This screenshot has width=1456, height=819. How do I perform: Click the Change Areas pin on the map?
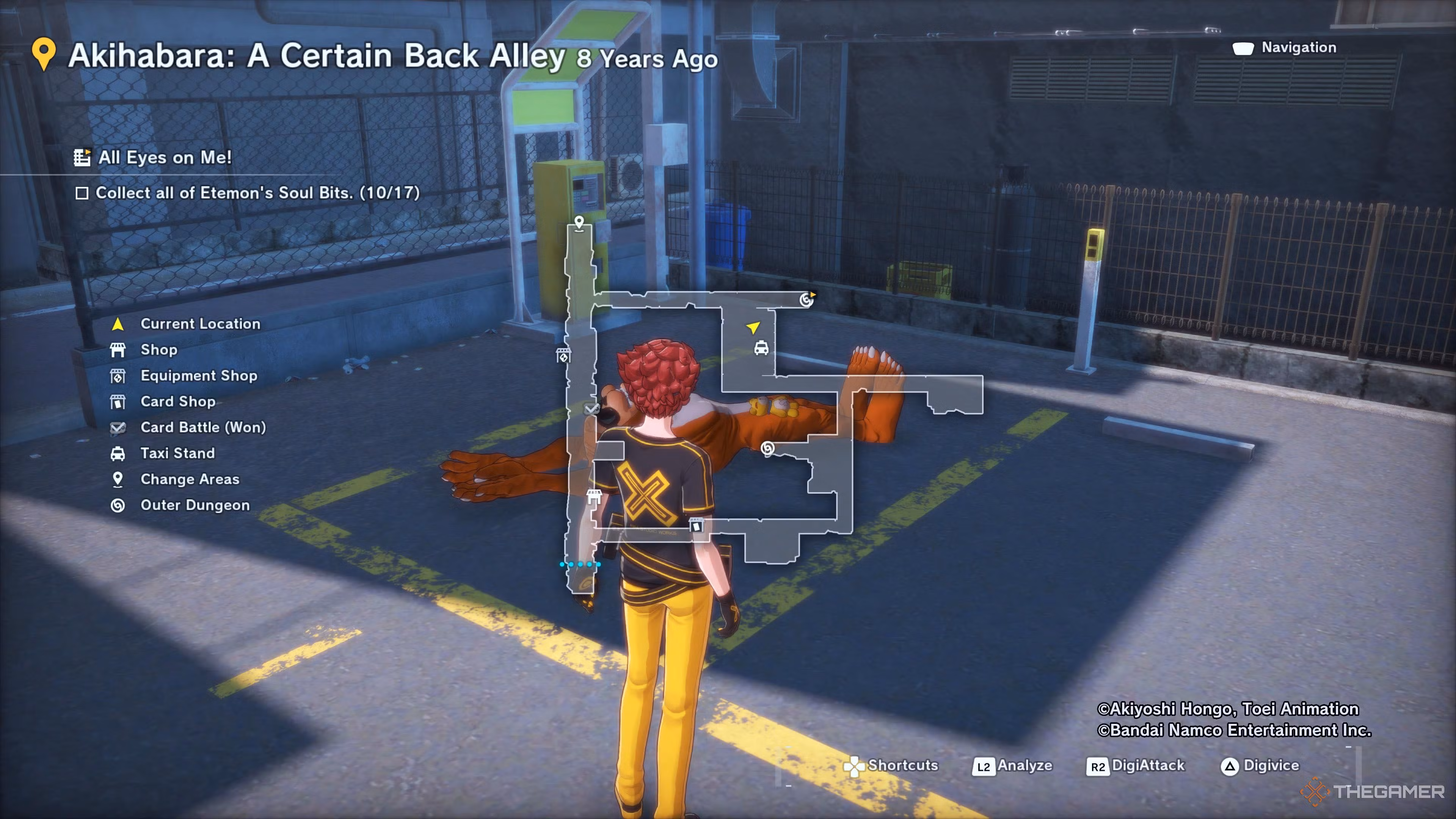click(x=579, y=222)
